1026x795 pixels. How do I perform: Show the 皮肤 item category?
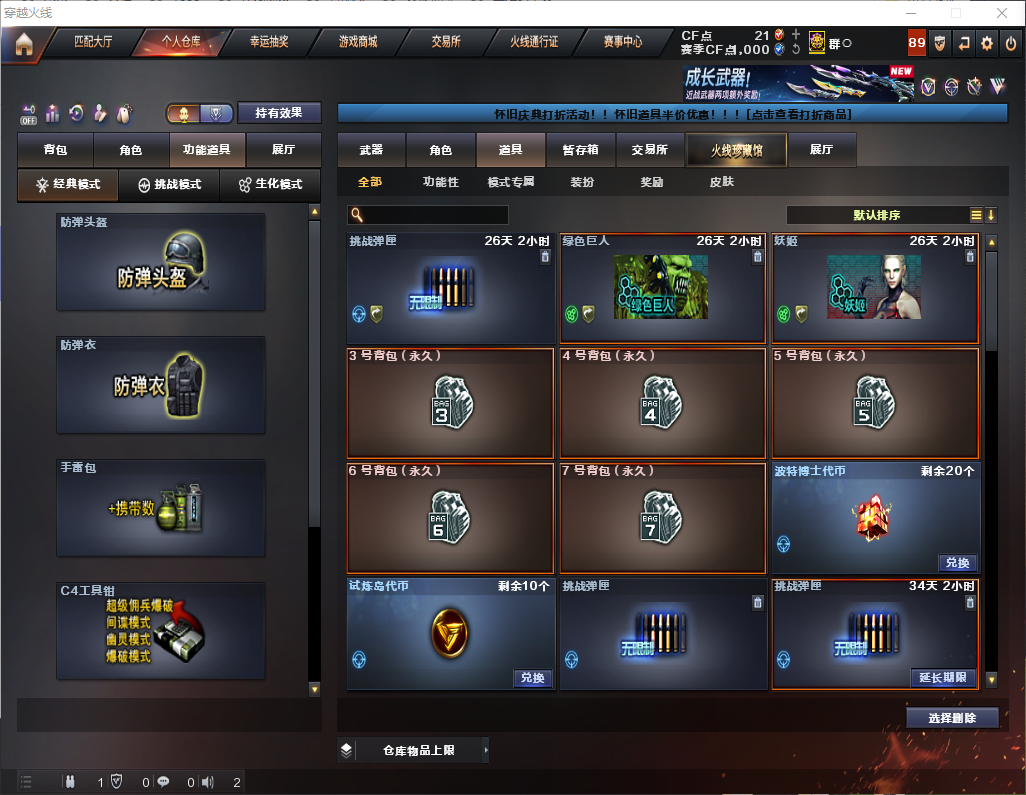click(x=721, y=182)
